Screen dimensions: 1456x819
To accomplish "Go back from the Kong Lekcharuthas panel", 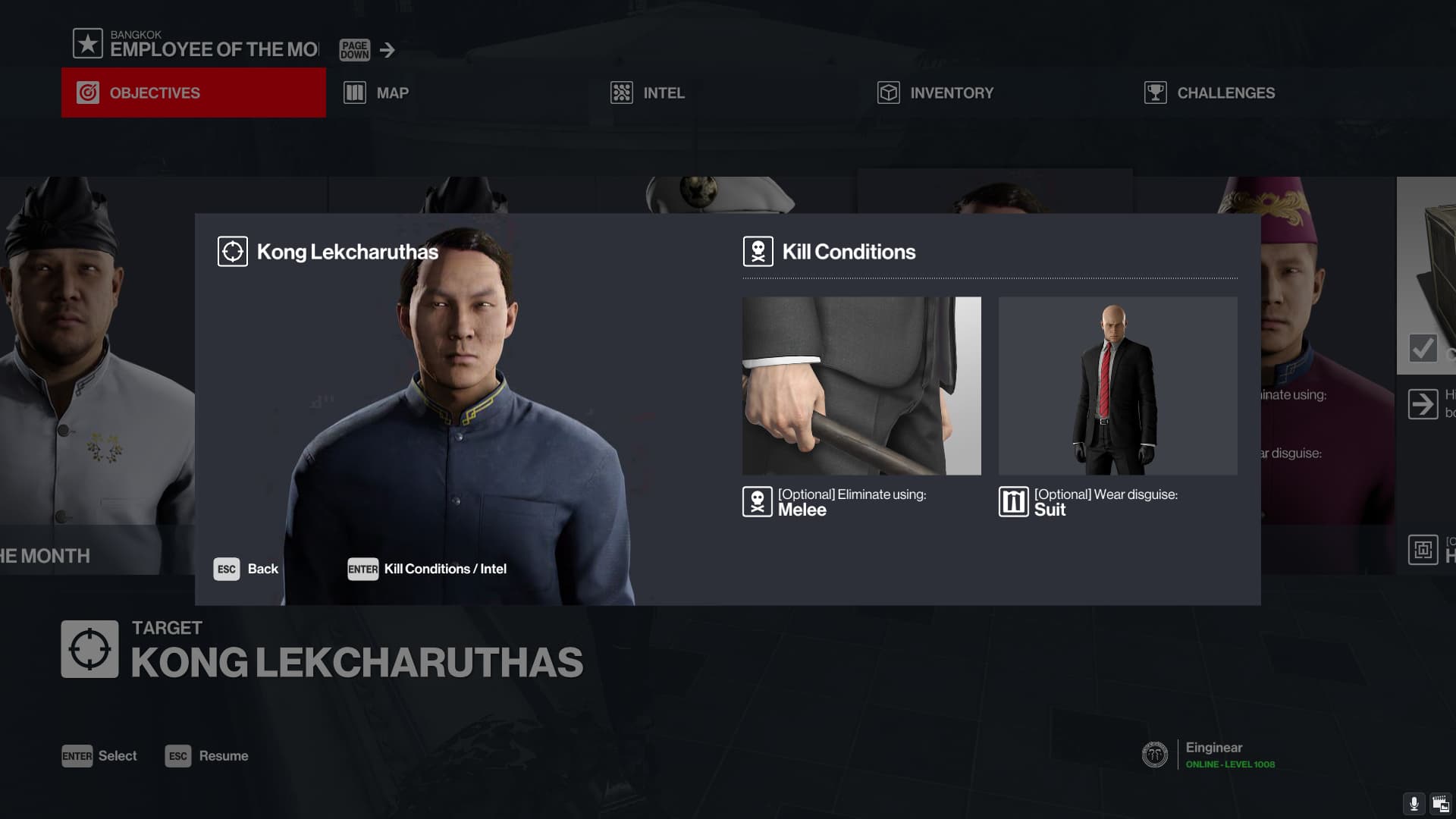I will 246,569.
